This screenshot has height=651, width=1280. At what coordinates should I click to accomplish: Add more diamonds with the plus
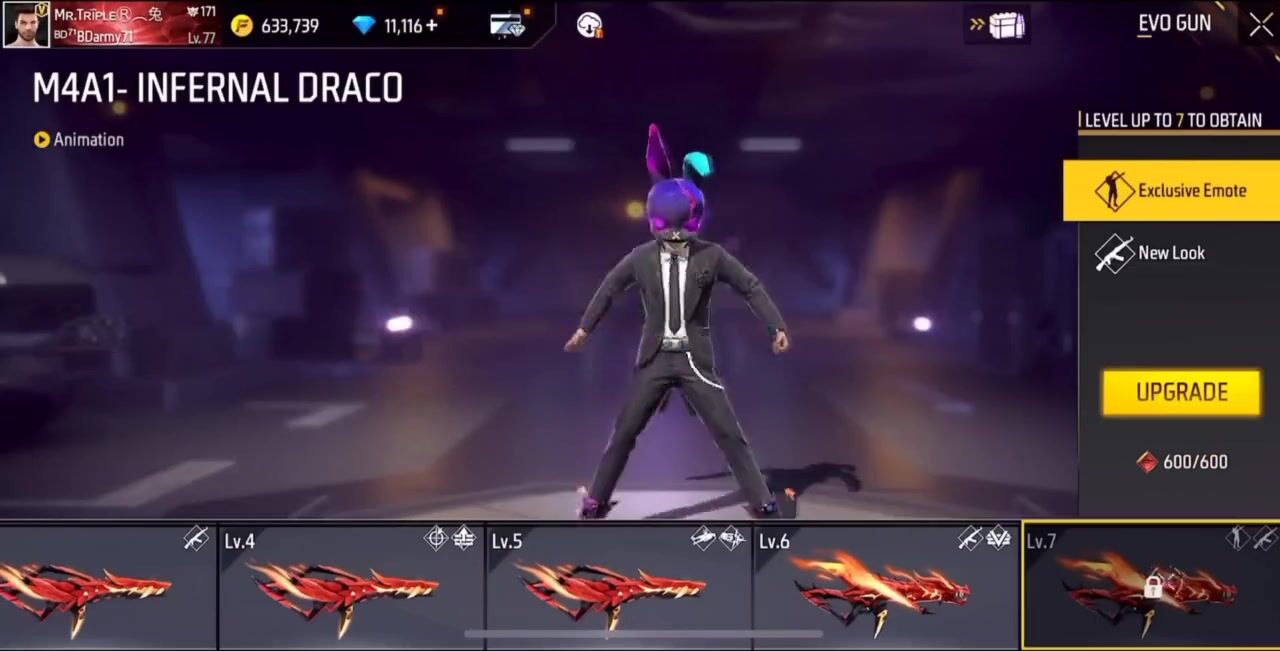432,25
